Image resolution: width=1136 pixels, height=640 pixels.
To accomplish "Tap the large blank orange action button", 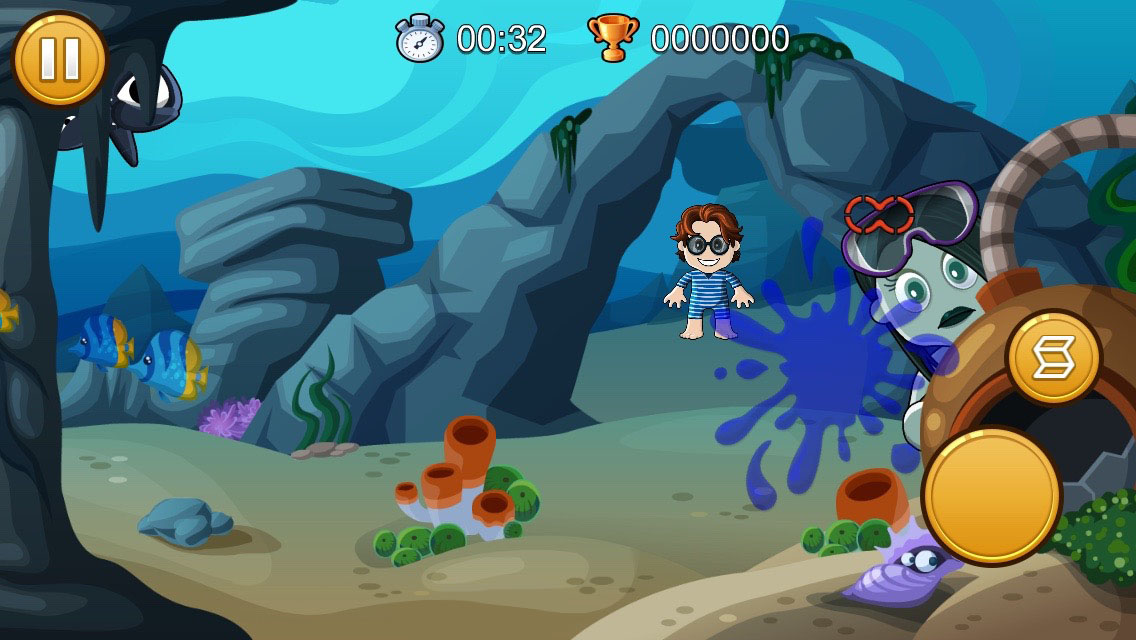I will (991, 496).
